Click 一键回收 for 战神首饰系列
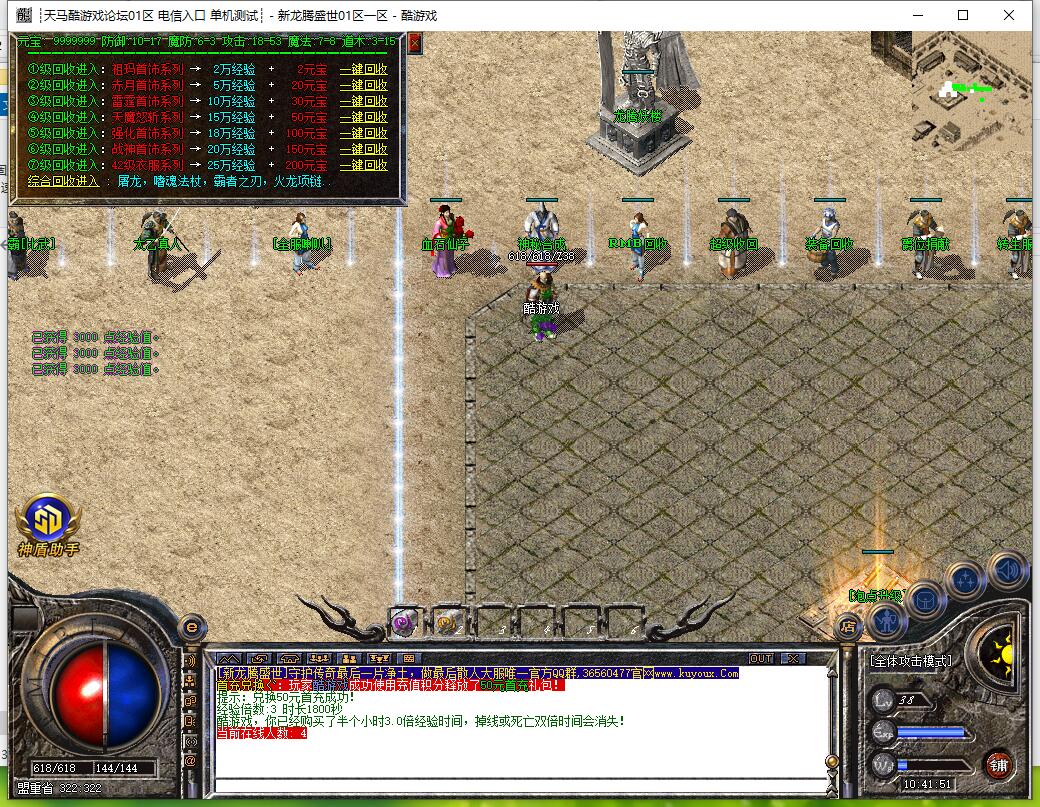 coord(363,149)
